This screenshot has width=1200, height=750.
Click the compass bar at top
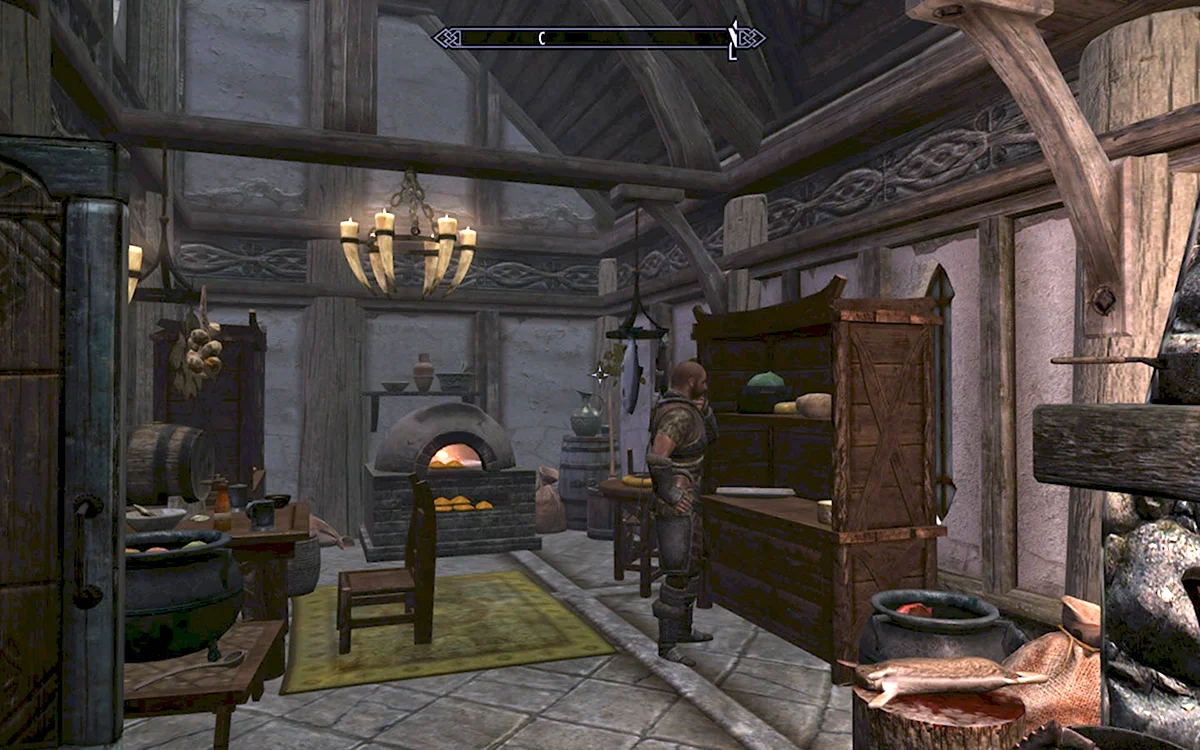tap(598, 38)
